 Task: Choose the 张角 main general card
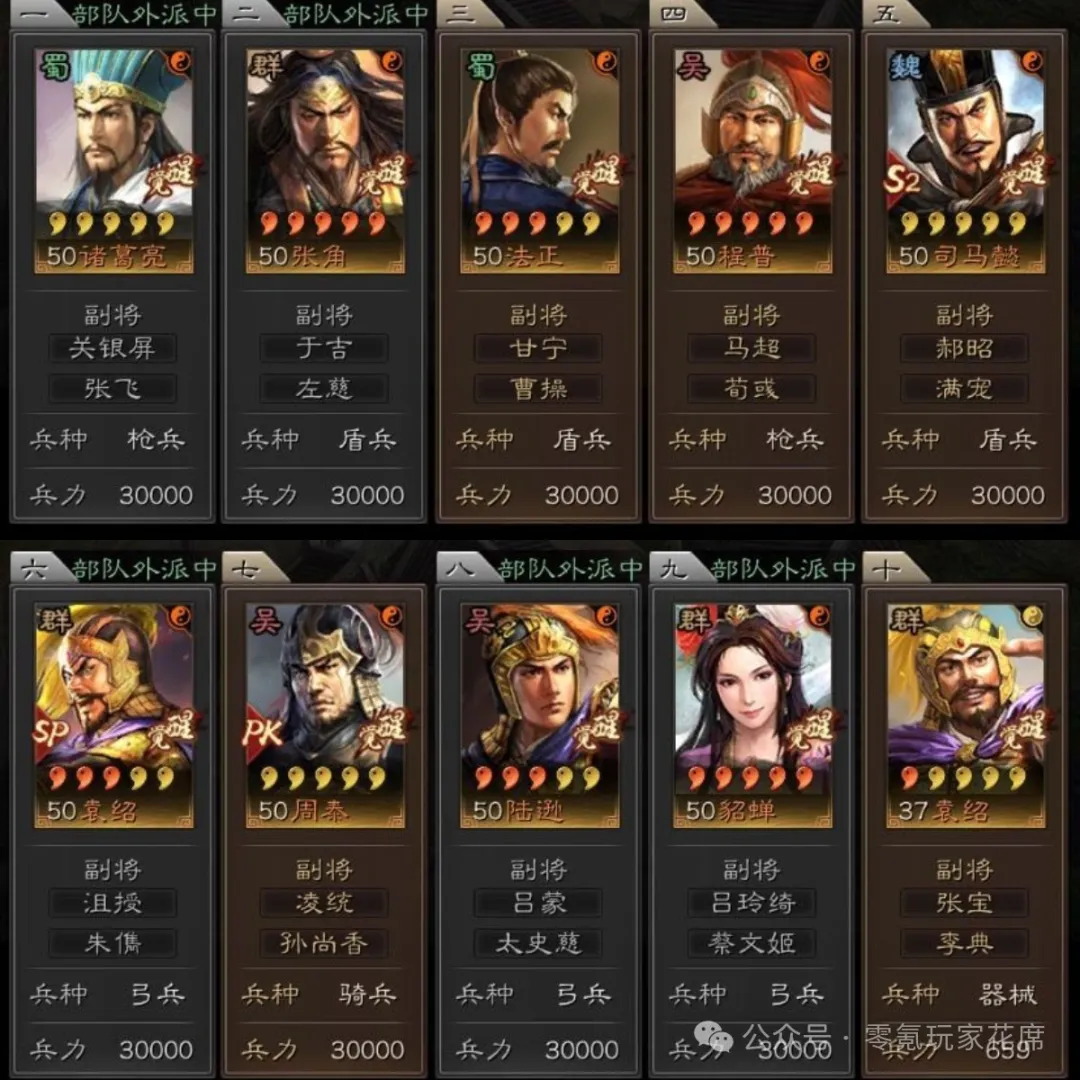[325, 160]
